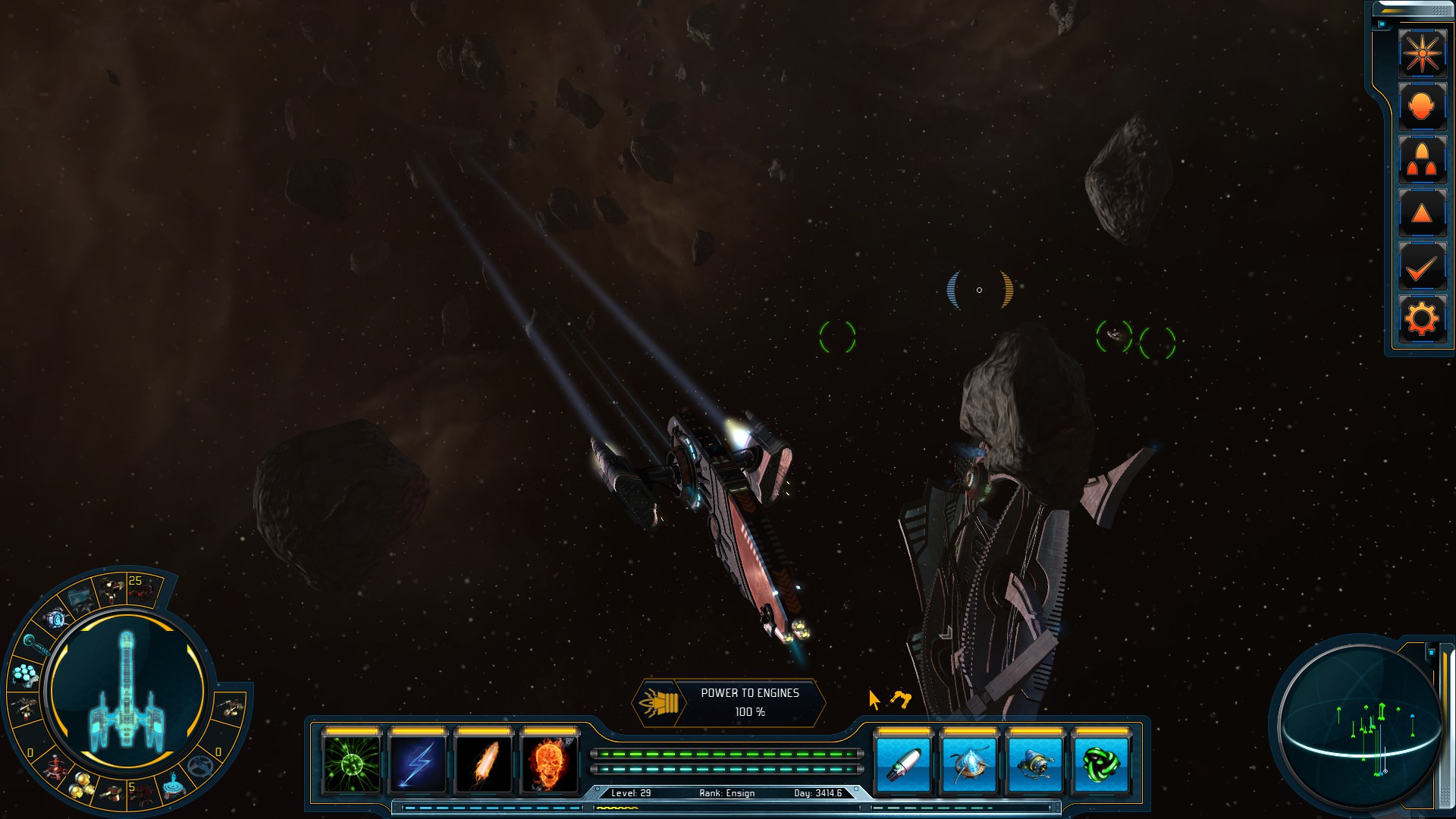This screenshot has width=1456, height=819.
Task: Select the ship hologram display
Action: click(x=127, y=692)
